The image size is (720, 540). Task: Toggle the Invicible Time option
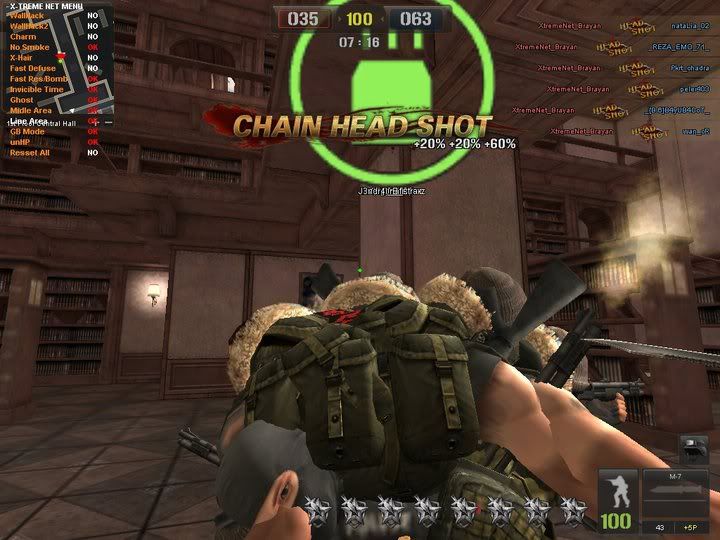pos(37,89)
